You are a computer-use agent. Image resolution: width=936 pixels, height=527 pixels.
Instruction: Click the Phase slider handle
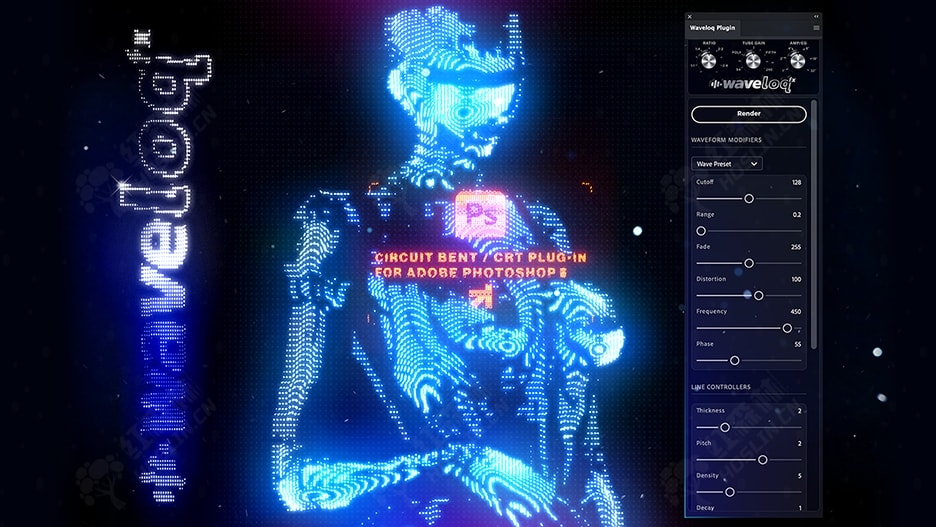734,360
